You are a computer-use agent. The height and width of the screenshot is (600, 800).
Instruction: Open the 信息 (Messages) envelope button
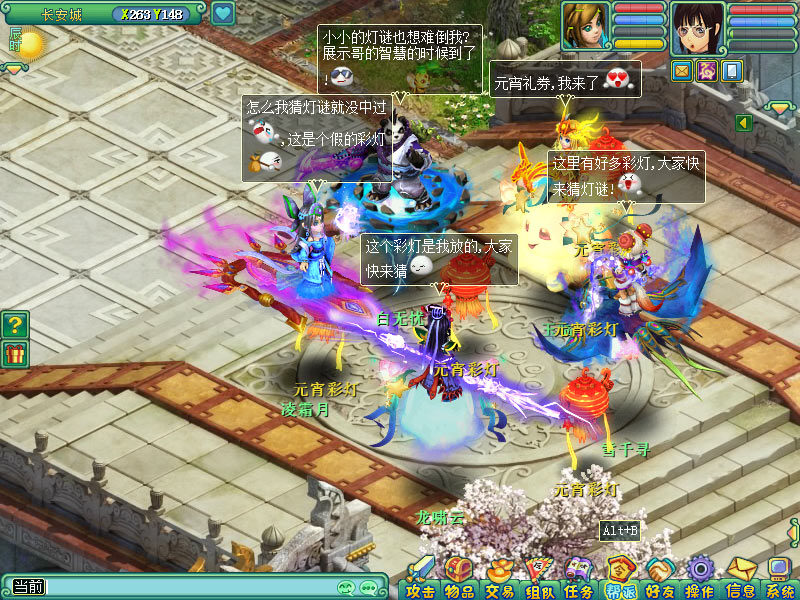[x=740, y=576]
